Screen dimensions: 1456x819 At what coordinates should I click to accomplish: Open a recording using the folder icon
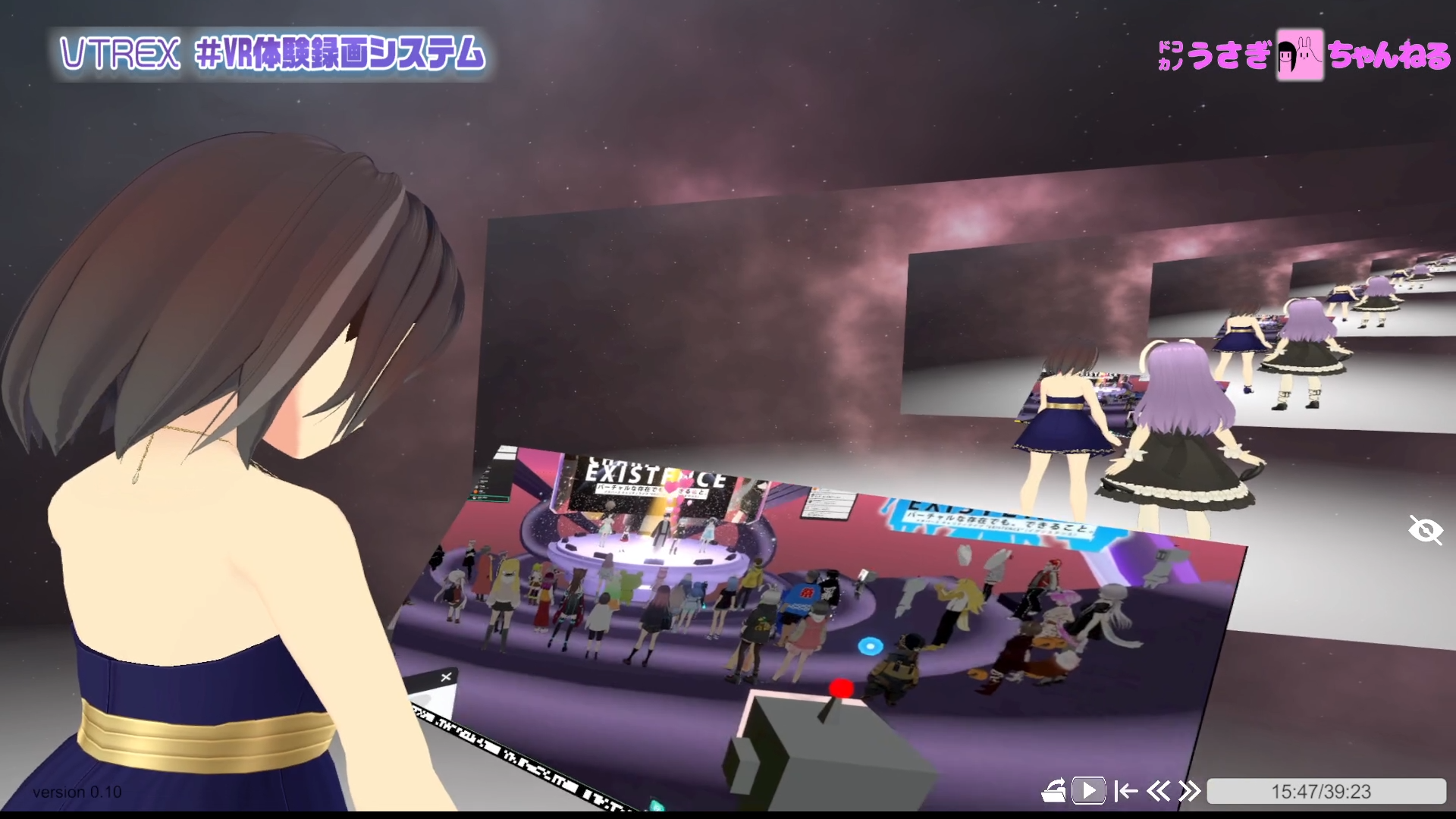click(1054, 791)
